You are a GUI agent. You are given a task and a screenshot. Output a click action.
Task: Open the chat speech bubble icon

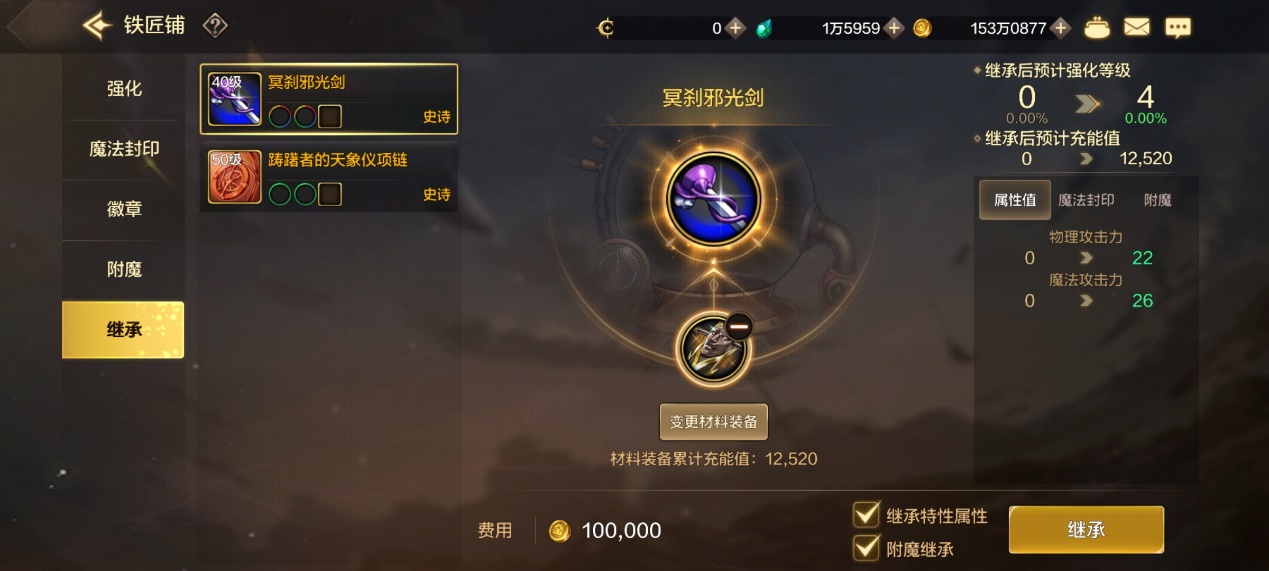(1178, 28)
